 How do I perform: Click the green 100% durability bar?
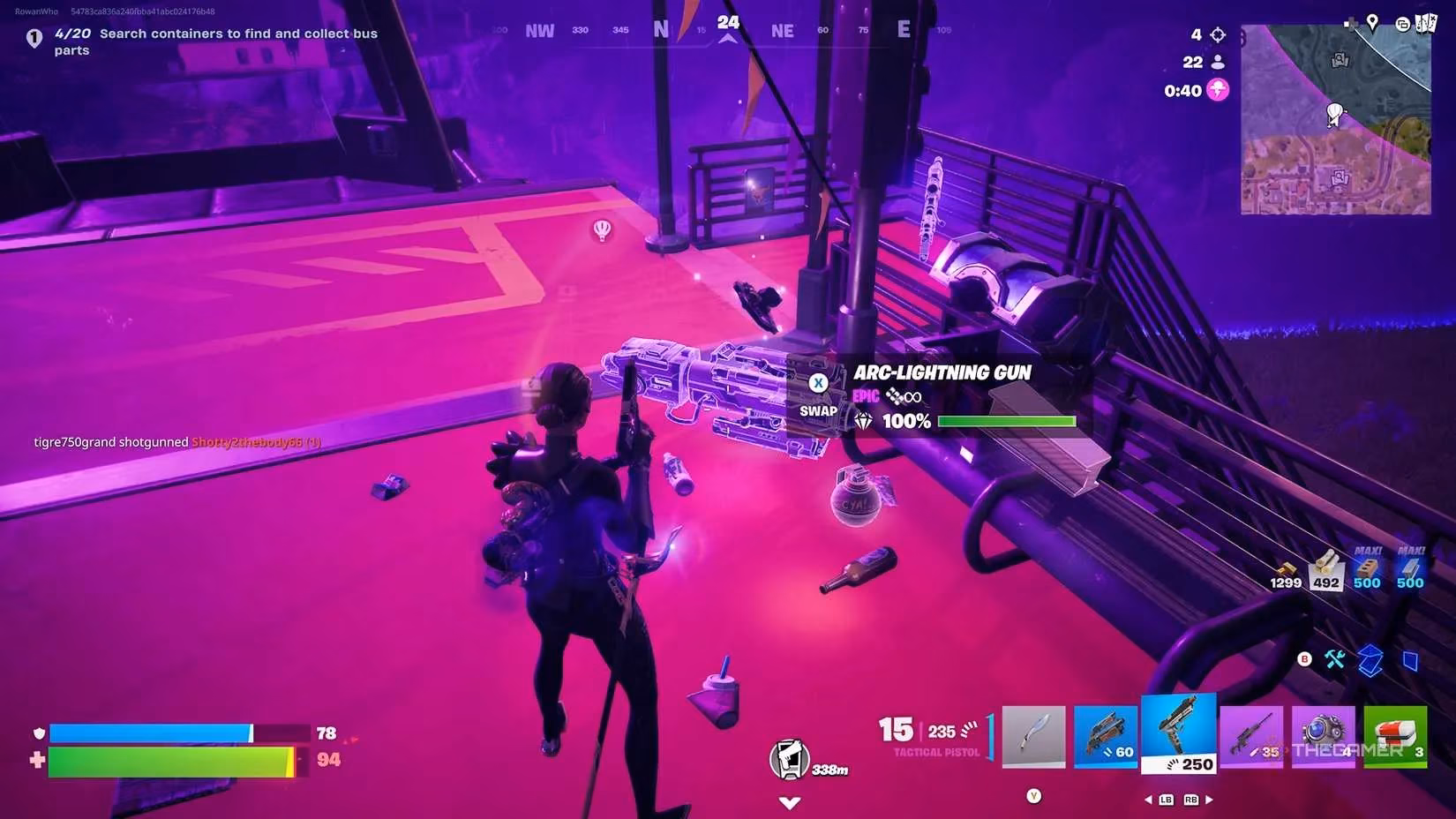click(x=1006, y=421)
